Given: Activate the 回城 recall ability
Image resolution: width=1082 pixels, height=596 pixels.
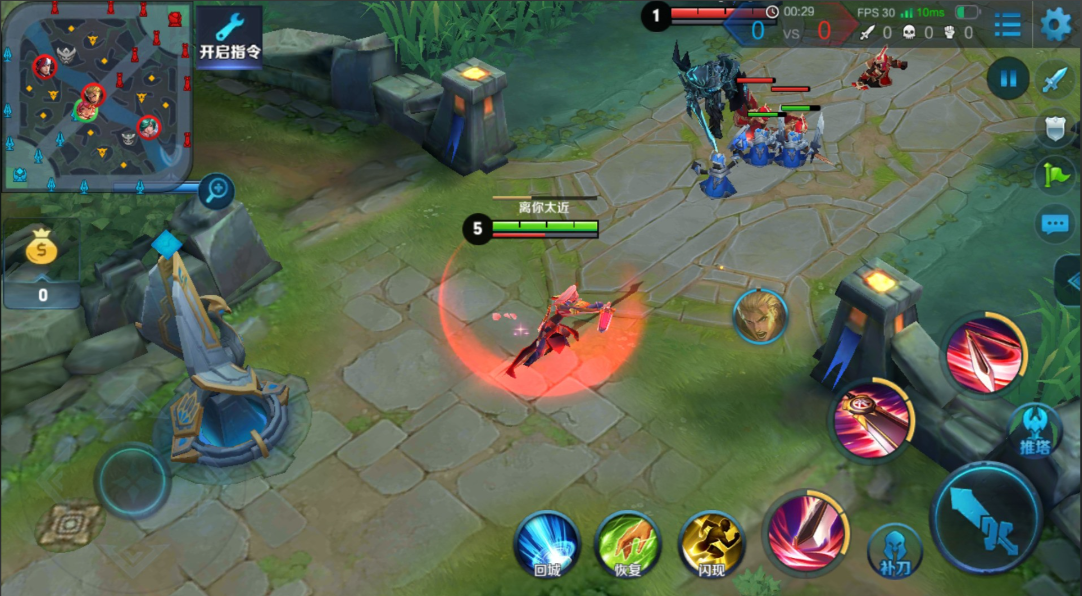Looking at the screenshot, I should pyautogui.click(x=547, y=543).
